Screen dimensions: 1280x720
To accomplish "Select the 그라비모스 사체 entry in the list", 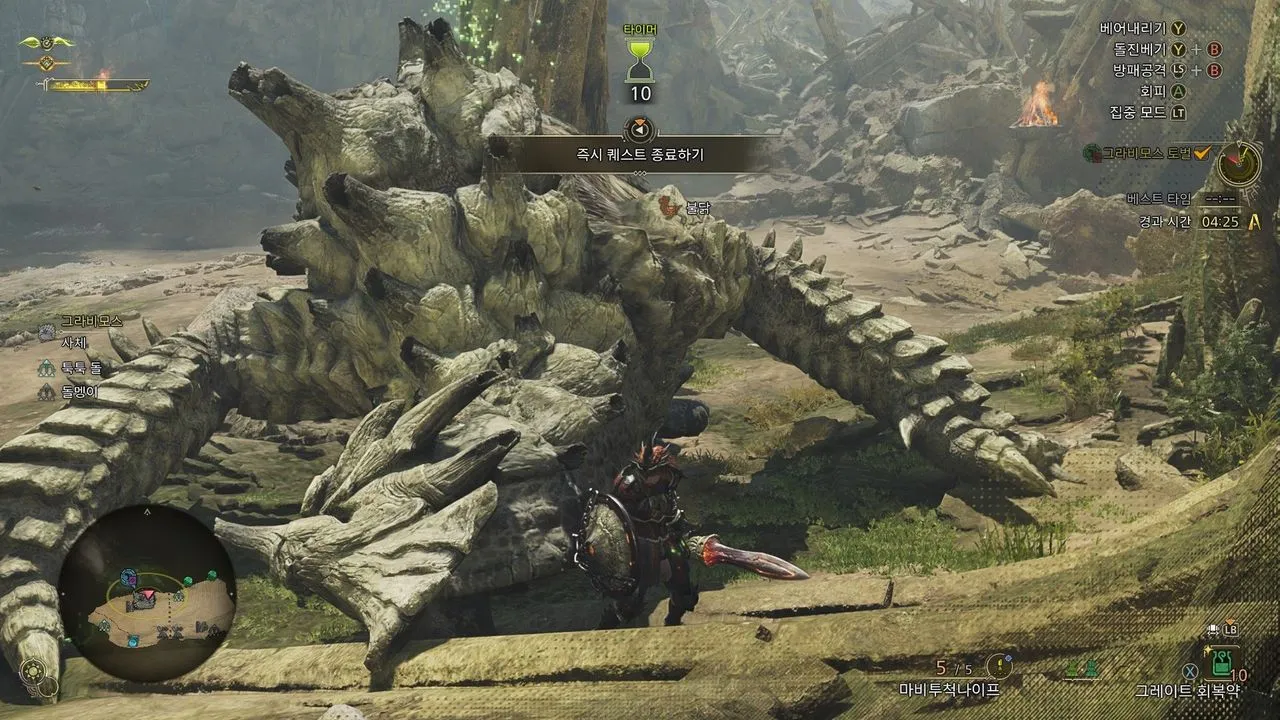I will coord(74,341).
